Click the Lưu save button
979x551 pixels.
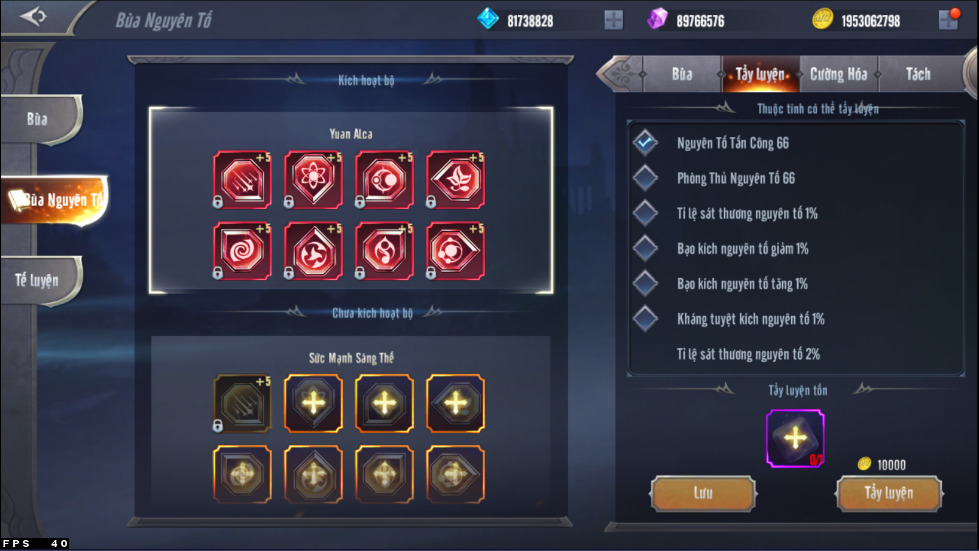(x=703, y=493)
